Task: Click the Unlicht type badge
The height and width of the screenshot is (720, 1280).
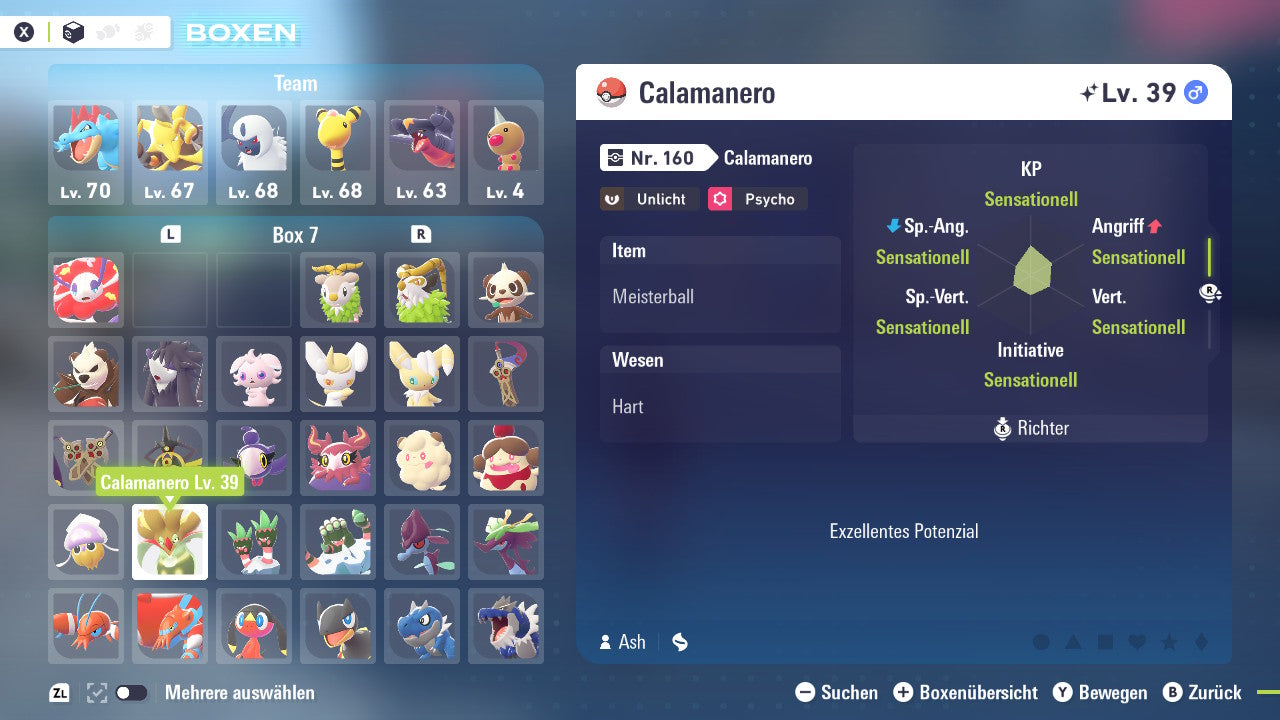Action: tap(649, 199)
